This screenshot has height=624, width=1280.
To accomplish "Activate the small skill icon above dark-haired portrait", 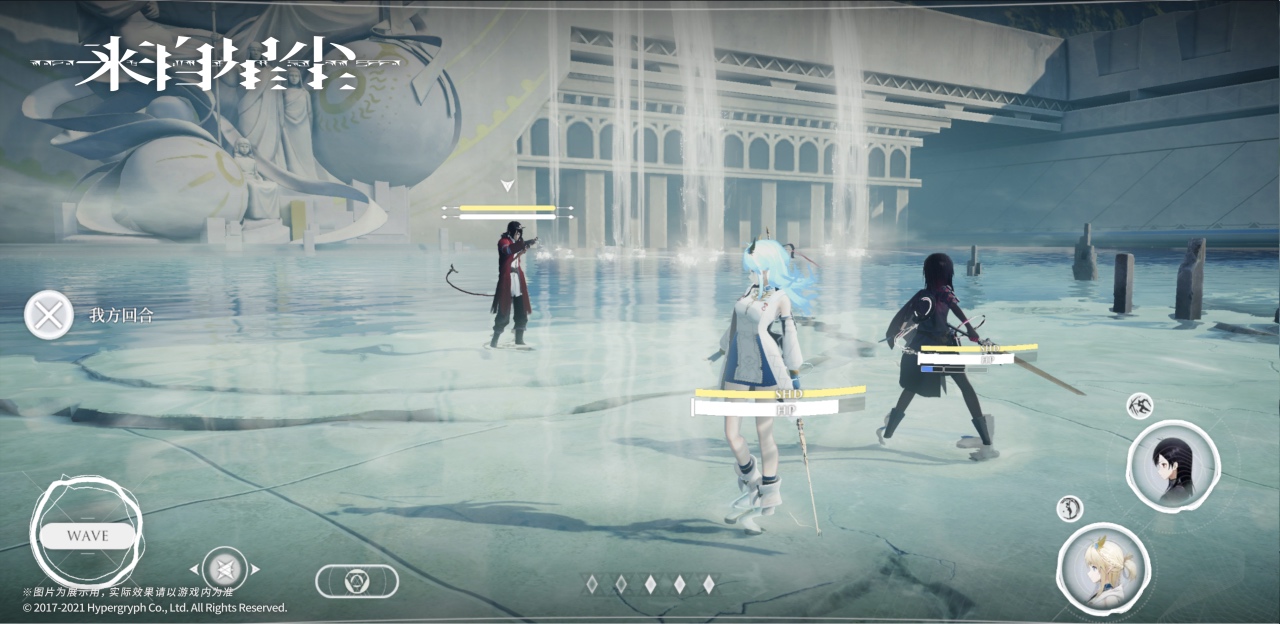I will pyautogui.click(x=1140, y=405).
